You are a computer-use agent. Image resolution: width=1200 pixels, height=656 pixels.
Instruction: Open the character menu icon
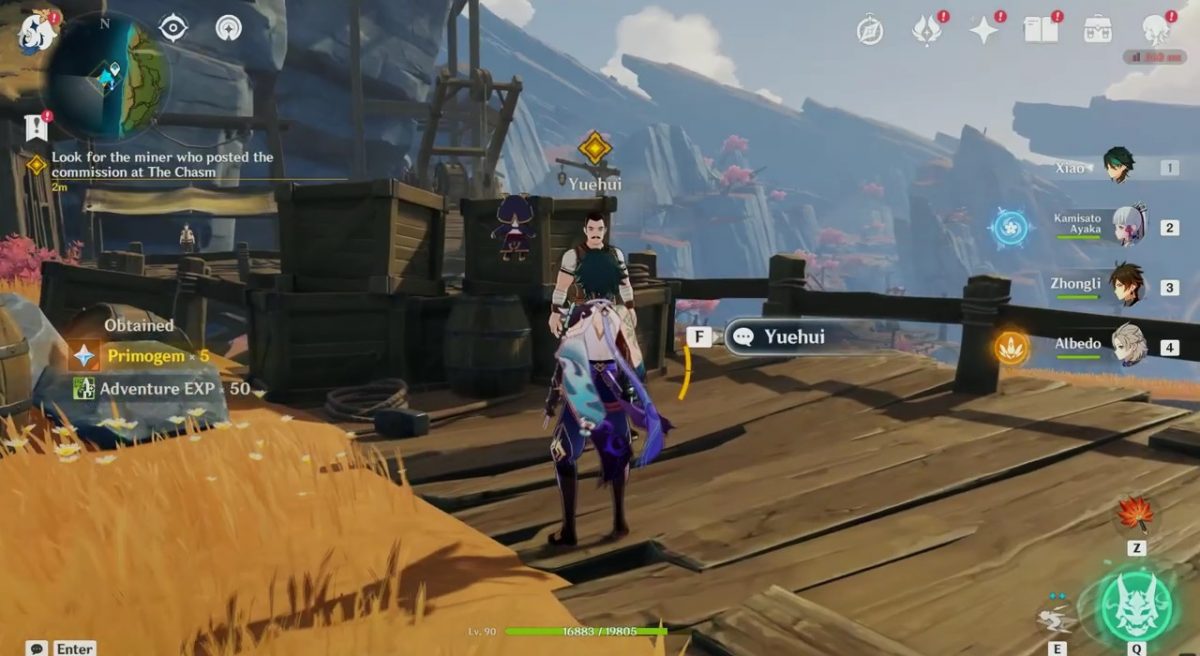click(x=1156, y=29)
